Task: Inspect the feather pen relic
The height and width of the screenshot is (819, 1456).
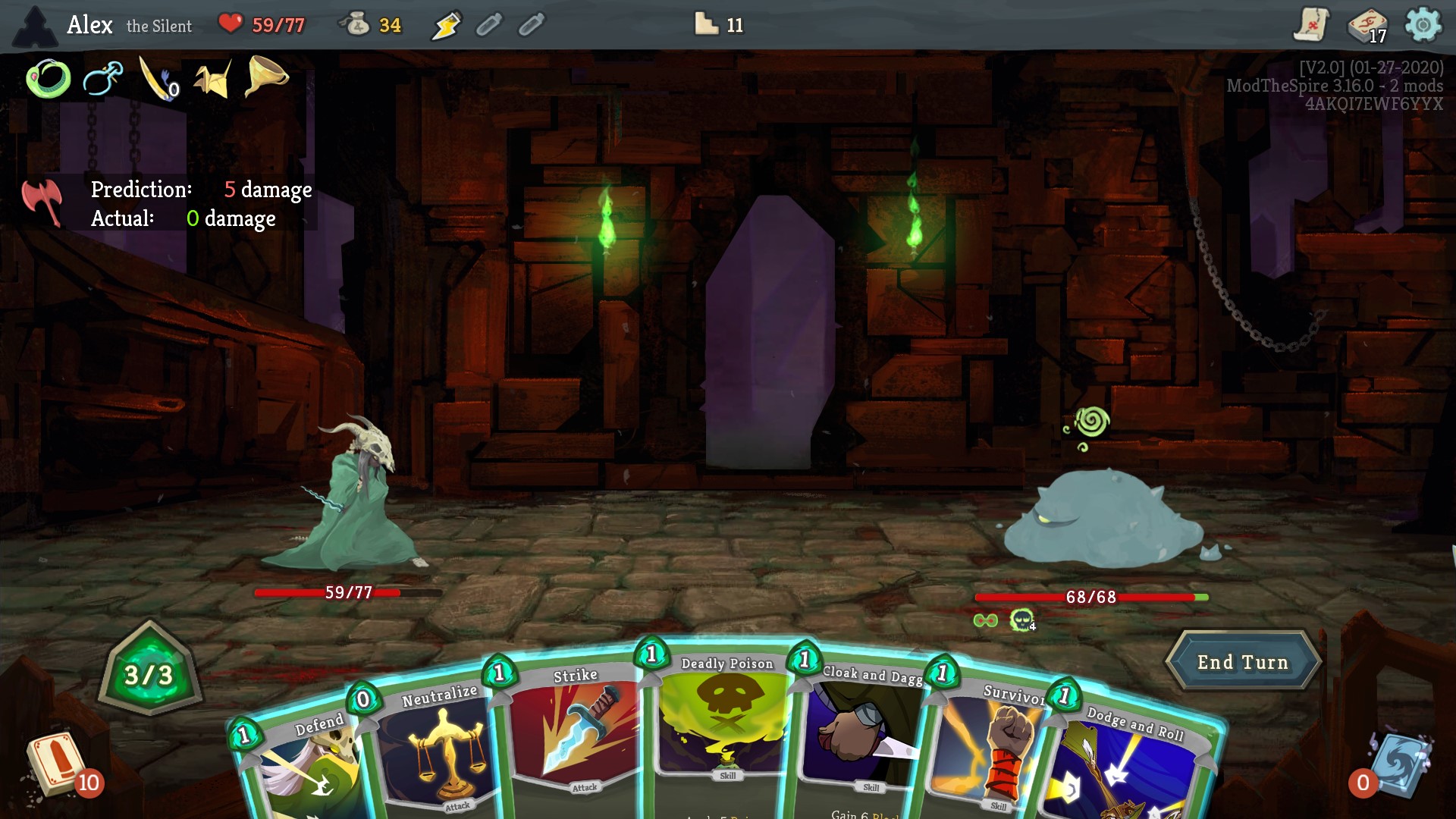Action: click(157, 78)
